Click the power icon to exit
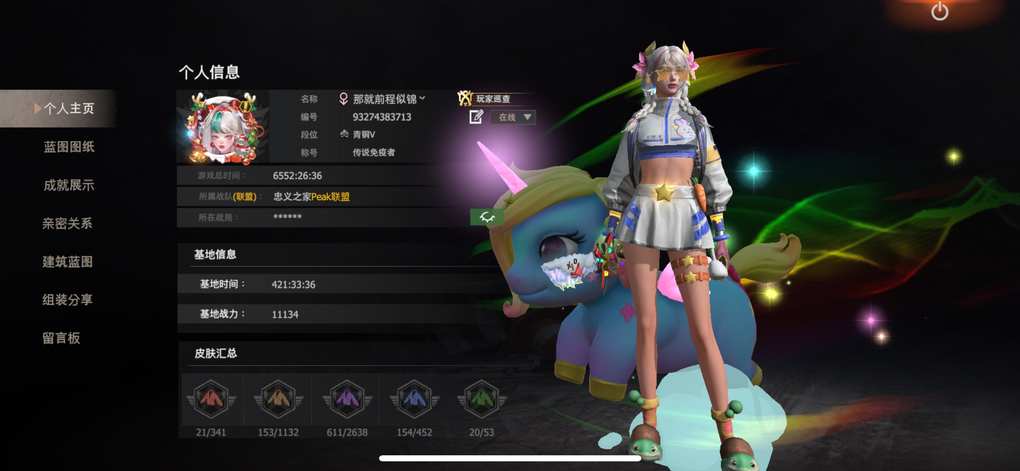The height and width of the screenshot is (471, 1020). [939, 12]
